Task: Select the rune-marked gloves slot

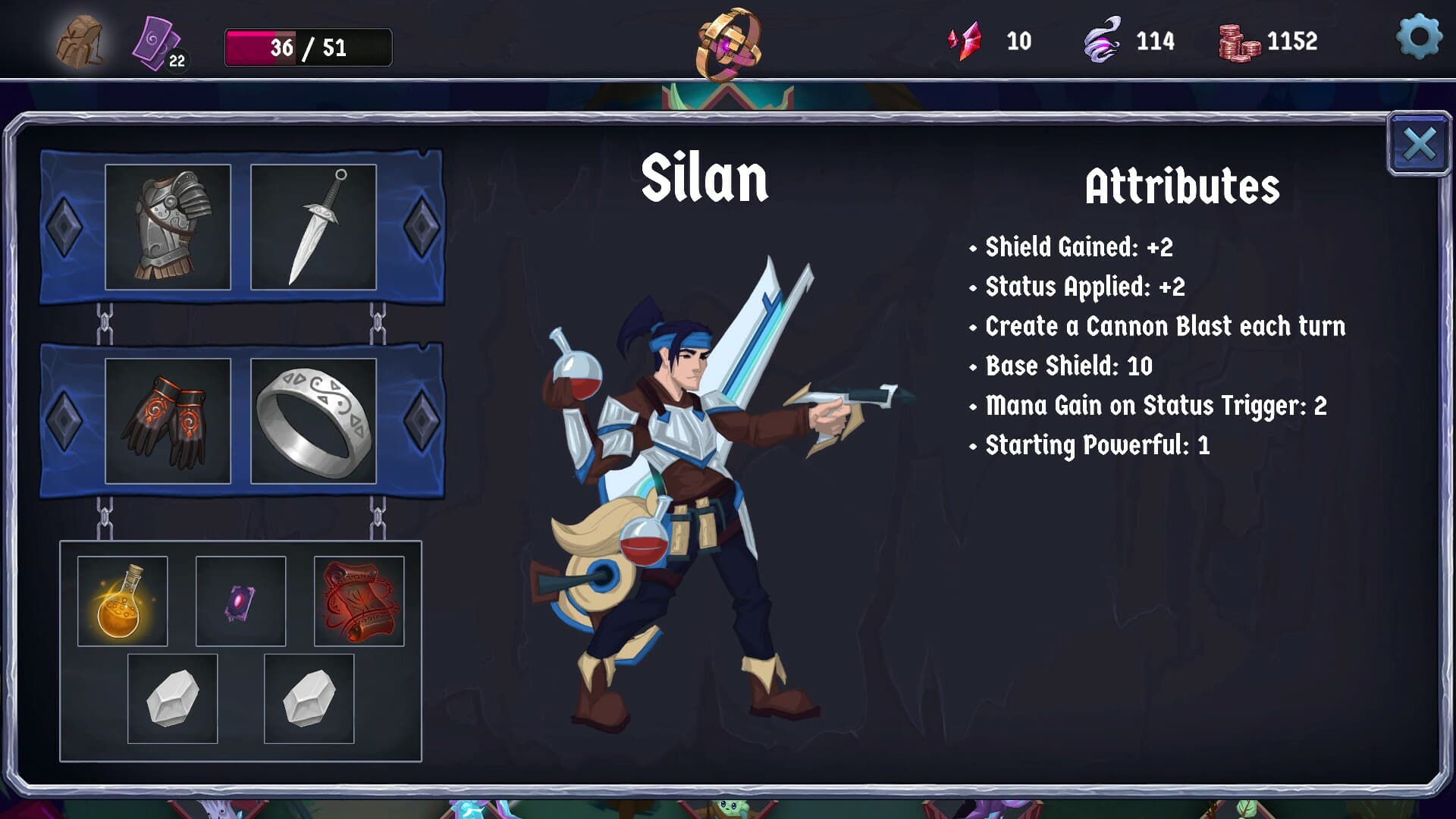Action: point(168,421)
